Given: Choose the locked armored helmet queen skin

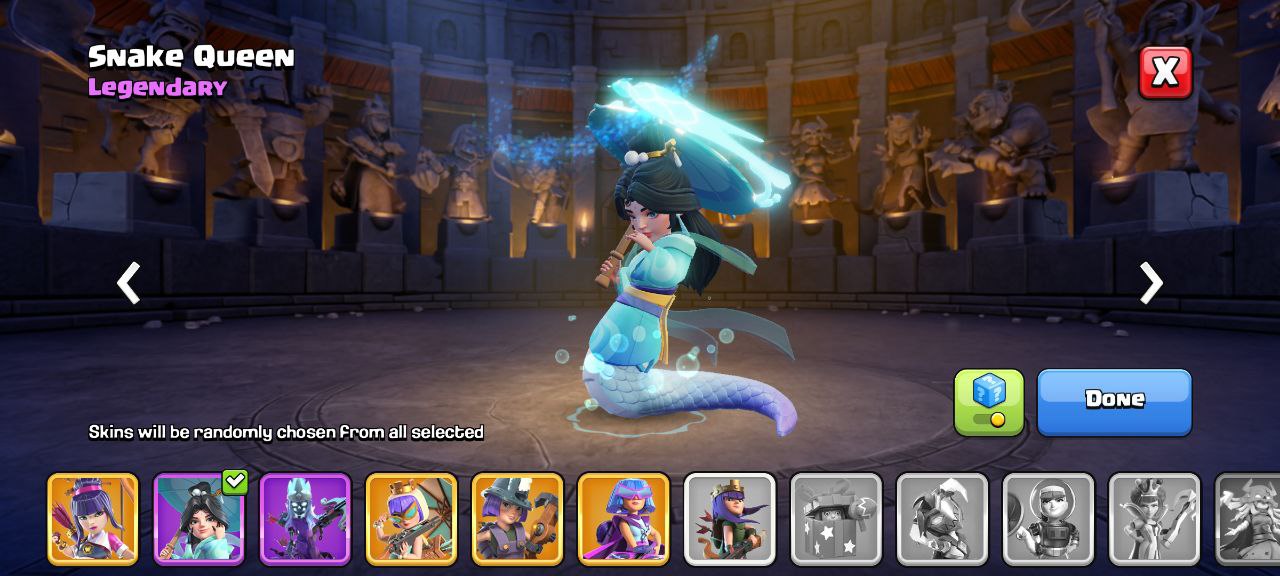Looking at the screenshot, I should [x=942, y=518].
